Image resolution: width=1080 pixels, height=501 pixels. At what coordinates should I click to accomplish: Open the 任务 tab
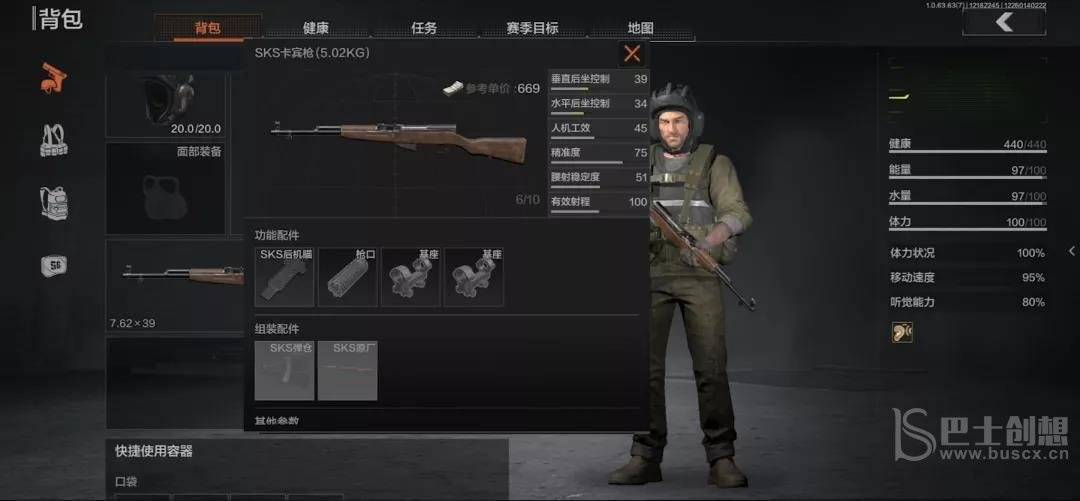(x=424, y=28)
